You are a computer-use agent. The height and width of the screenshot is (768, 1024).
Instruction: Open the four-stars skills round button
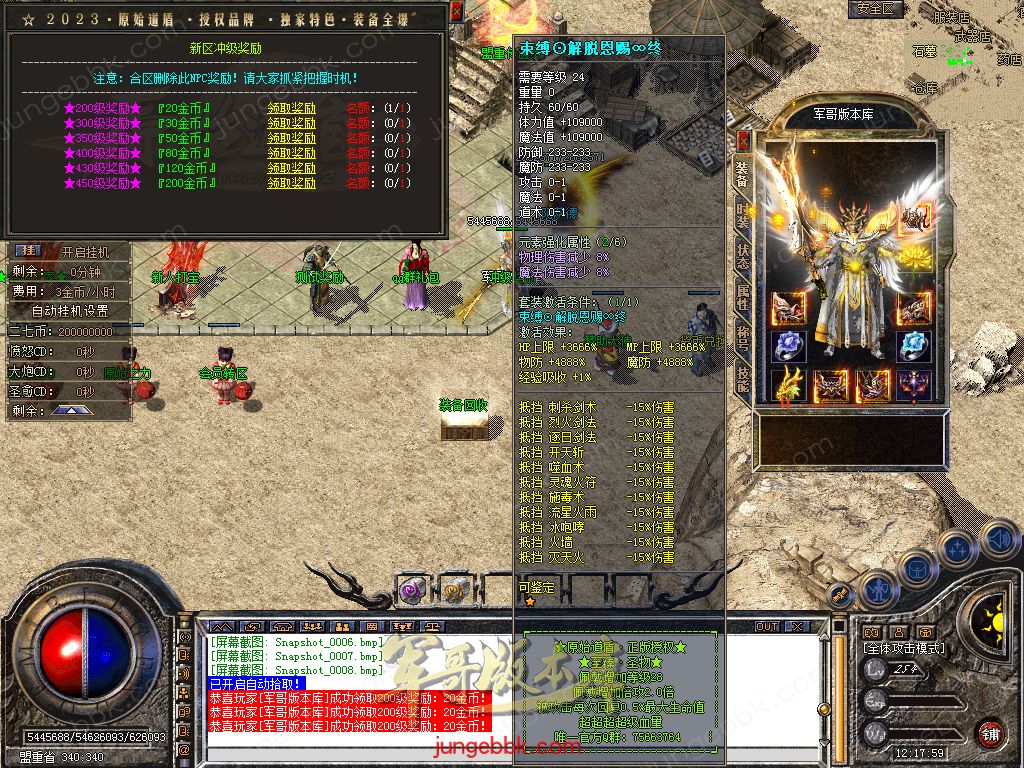(957, 549)
